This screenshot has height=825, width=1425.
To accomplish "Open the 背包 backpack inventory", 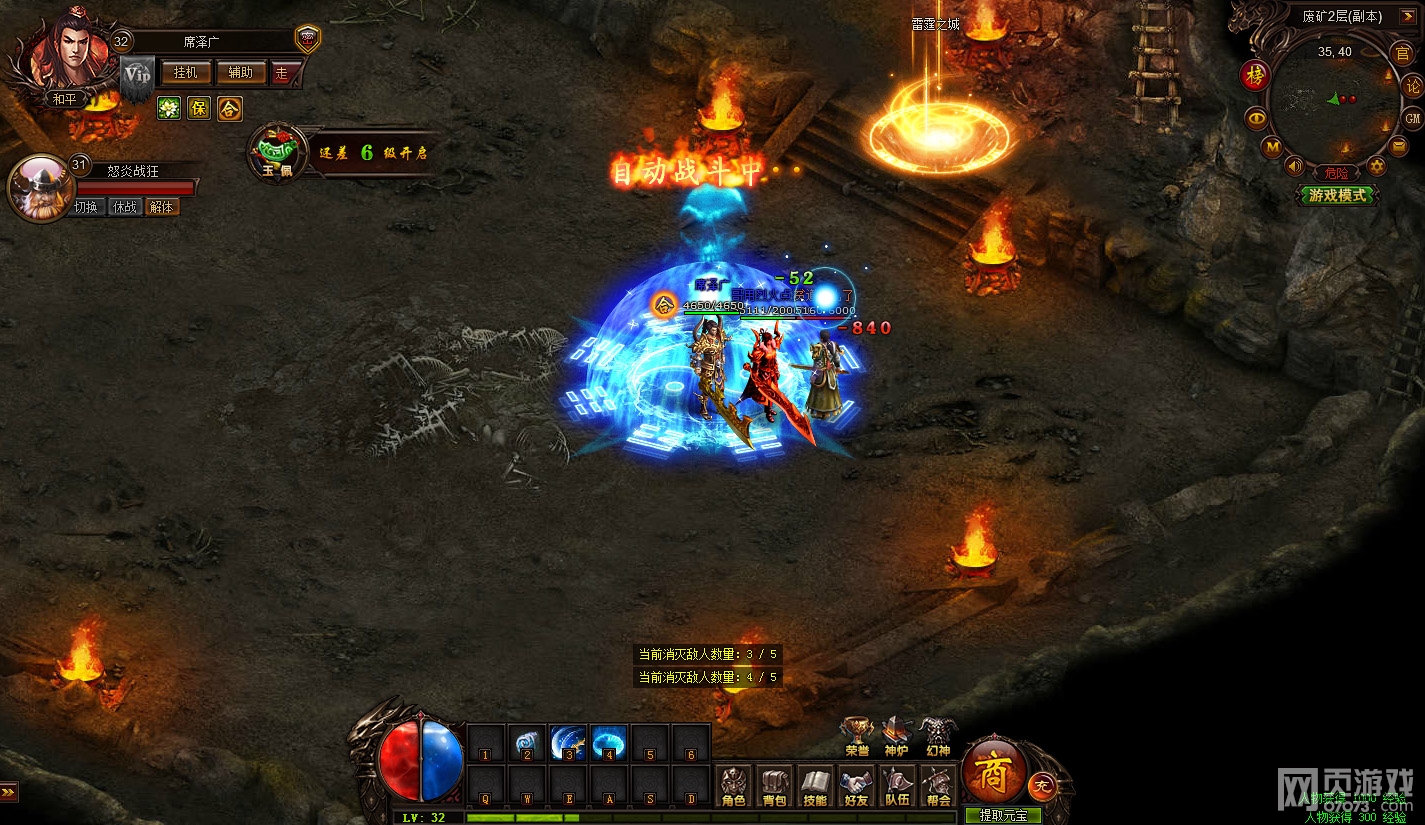I will (774, 786).
